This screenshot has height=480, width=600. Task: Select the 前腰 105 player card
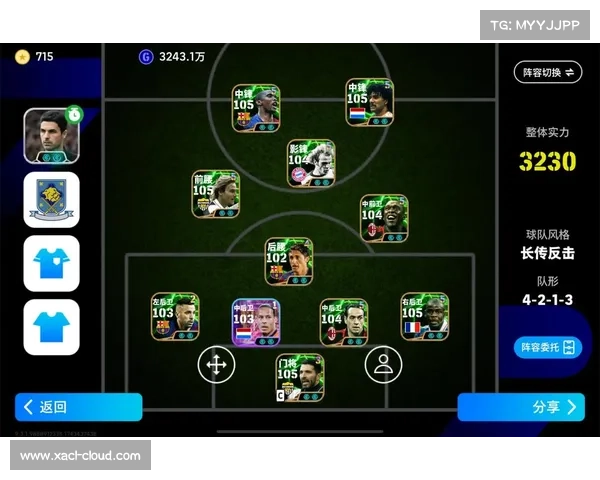(x=216, y=194)
